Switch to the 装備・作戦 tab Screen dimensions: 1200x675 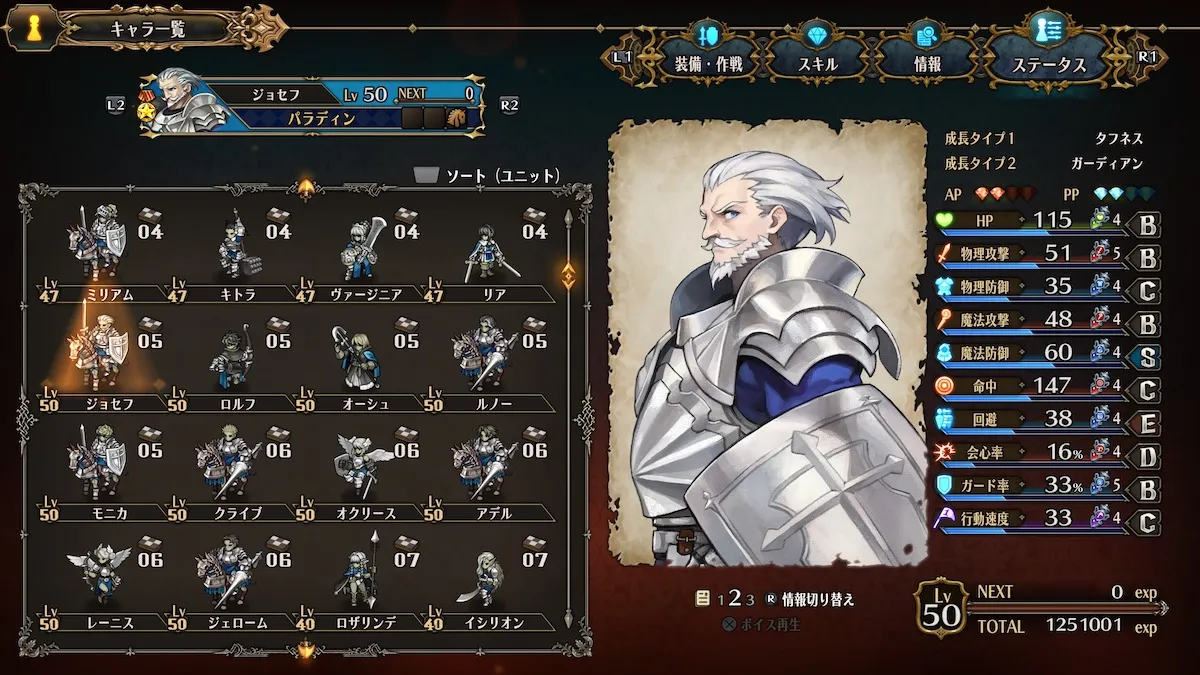(x=708, y=64)
